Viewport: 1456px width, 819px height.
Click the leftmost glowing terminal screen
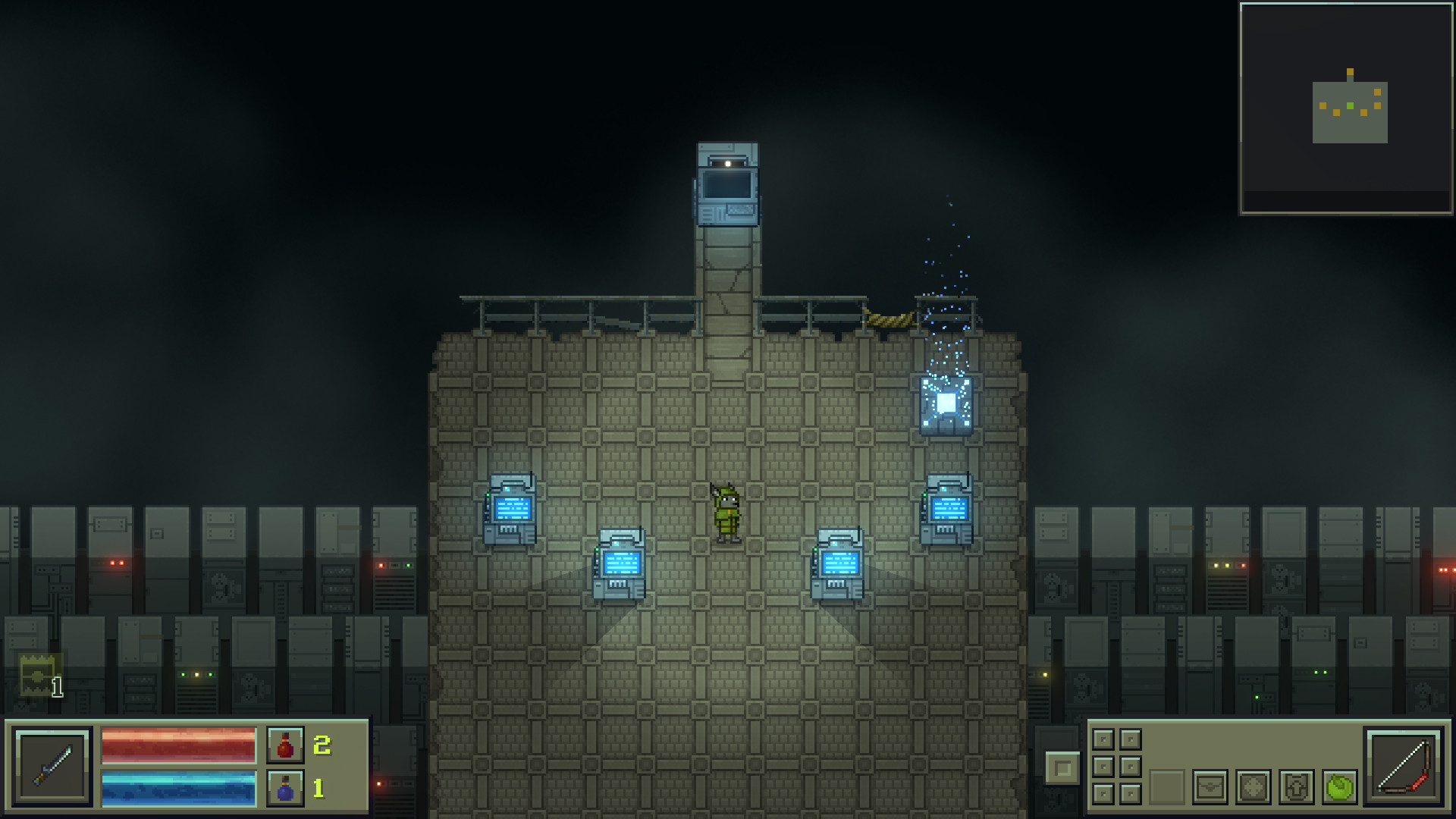click(x=512, y=507)
